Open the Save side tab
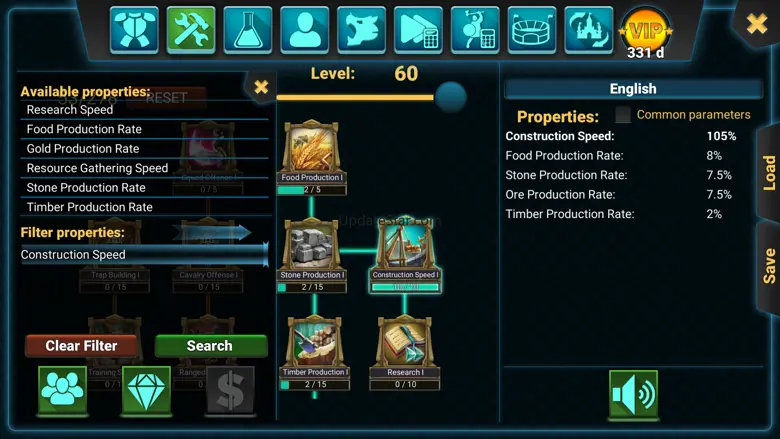Image resolution: width=780 pixels, height=439 pixels. [x=768, y=265]
